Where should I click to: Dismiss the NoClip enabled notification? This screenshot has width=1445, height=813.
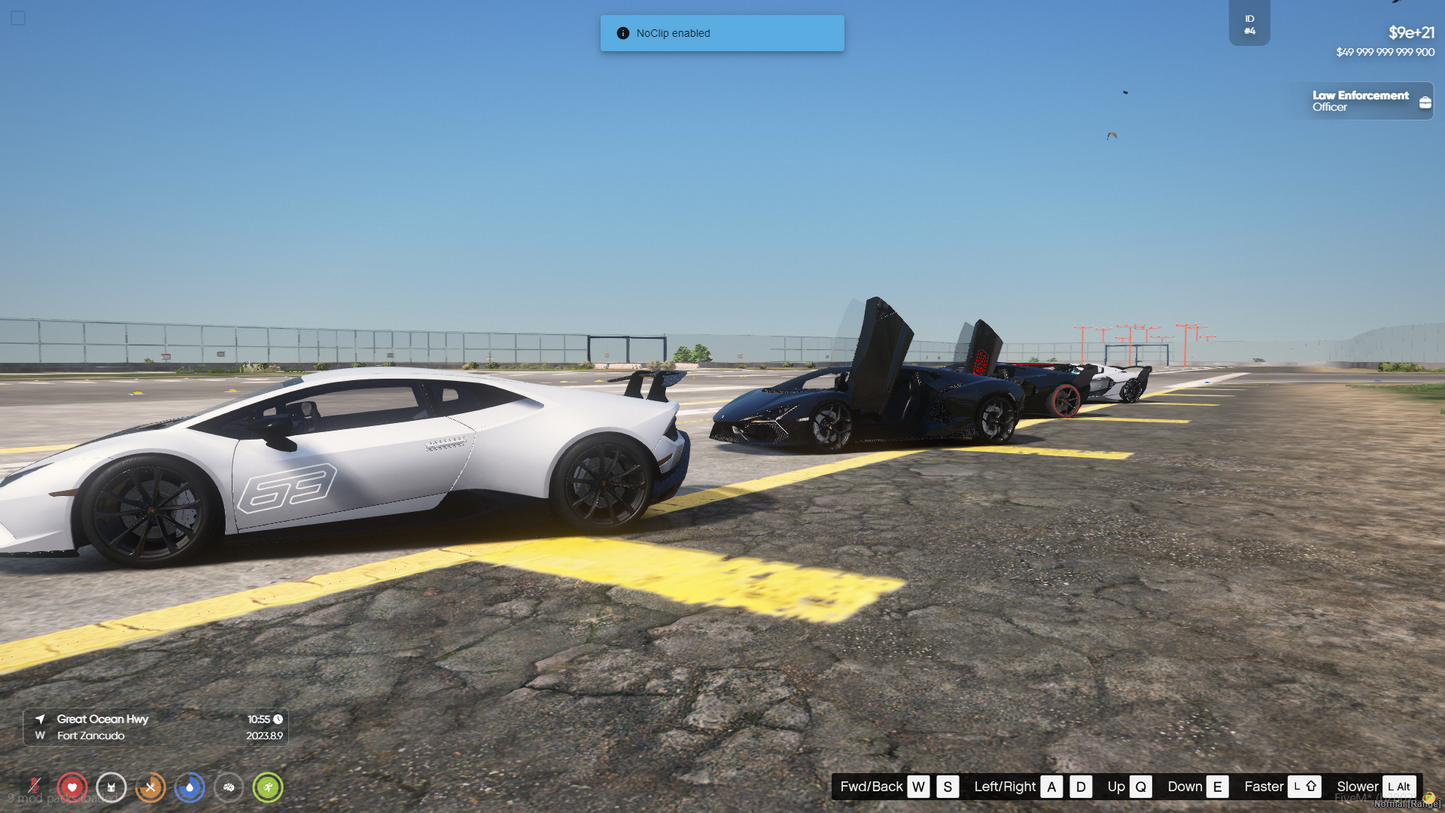tap(722, 33)
